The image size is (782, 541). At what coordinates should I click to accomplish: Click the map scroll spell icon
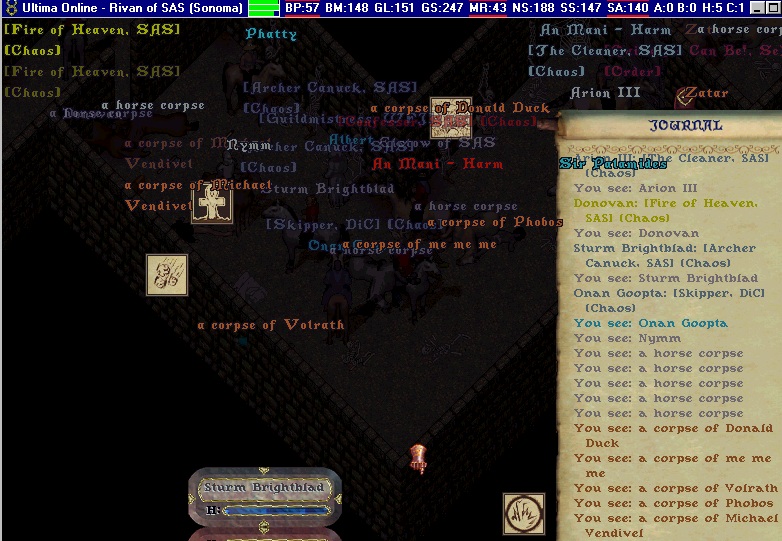451,117
